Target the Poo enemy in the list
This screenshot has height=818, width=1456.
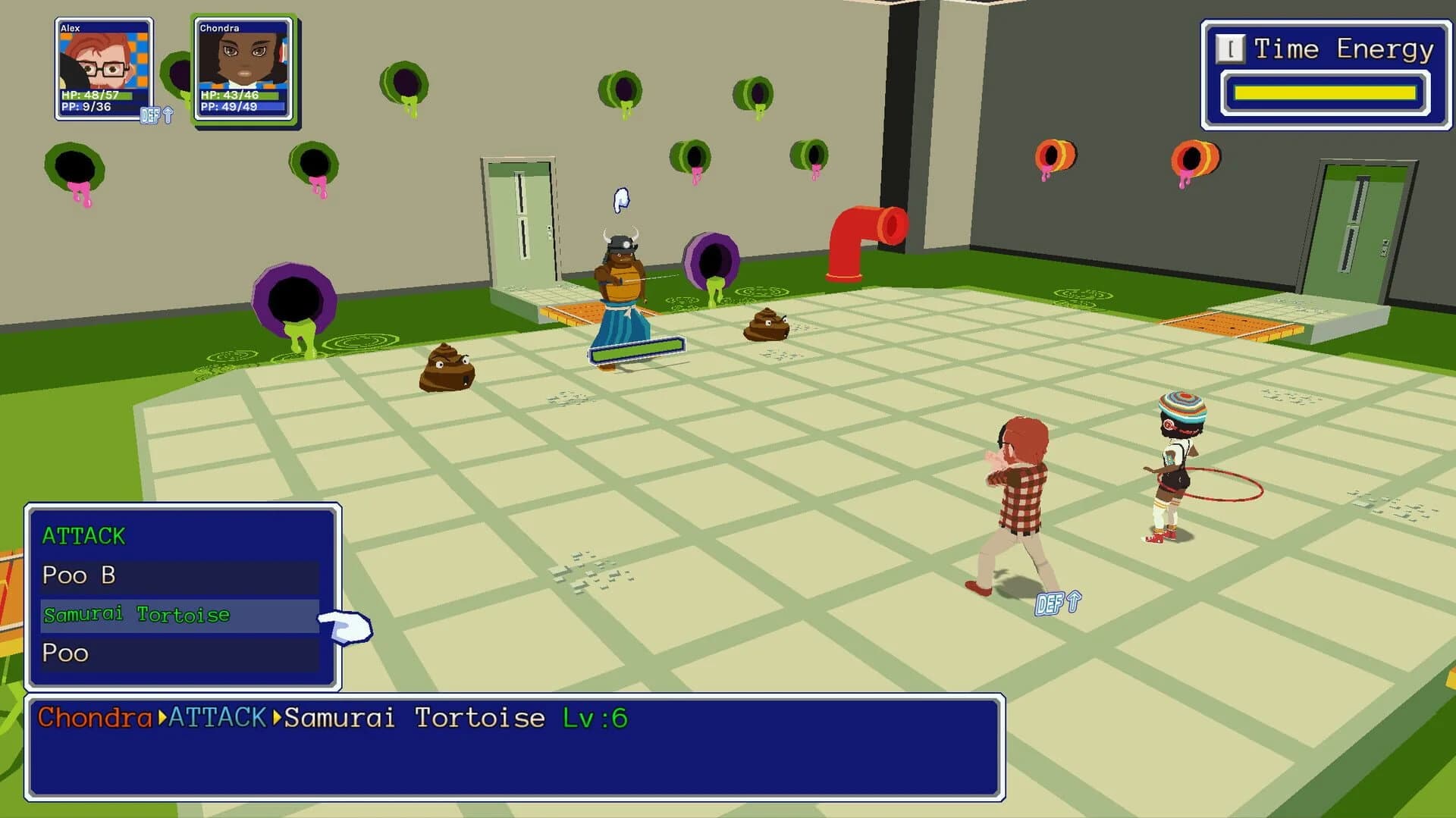click(65, 653)
